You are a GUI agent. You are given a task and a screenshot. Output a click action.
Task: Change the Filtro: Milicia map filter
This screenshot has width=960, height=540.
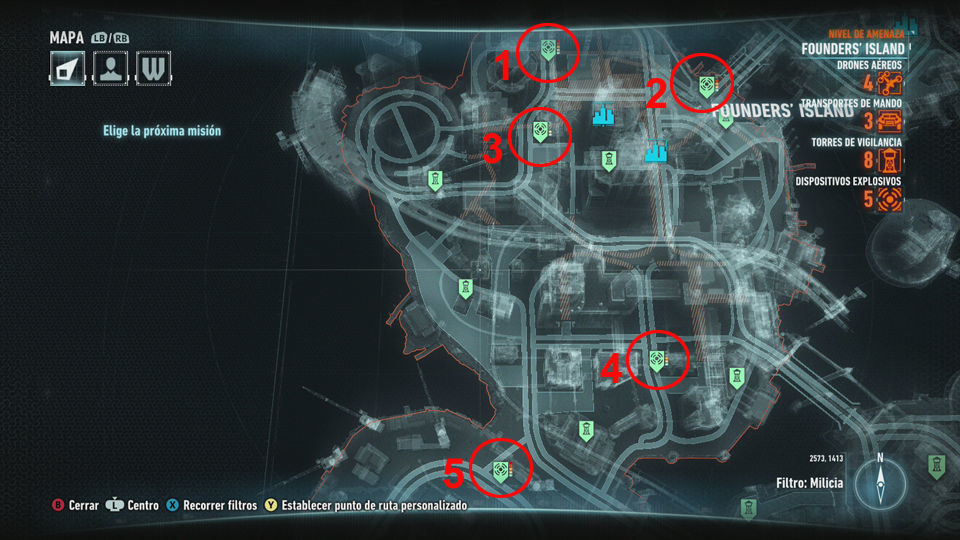click(809, 483)
